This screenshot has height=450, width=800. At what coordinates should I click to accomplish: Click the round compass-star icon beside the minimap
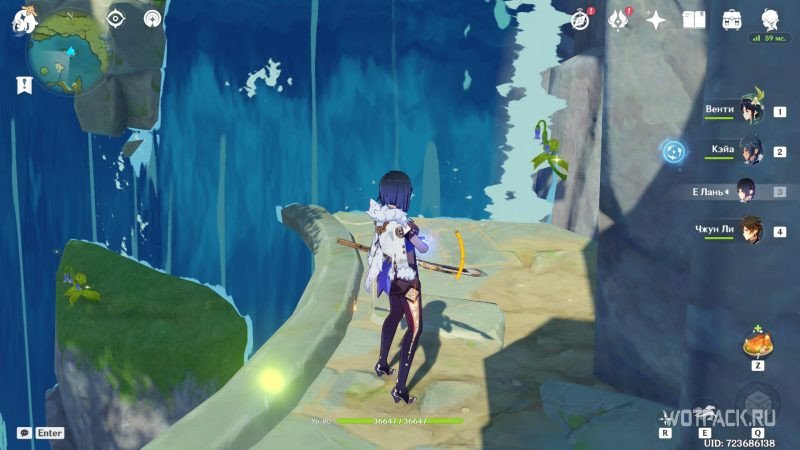pos(152,18)
